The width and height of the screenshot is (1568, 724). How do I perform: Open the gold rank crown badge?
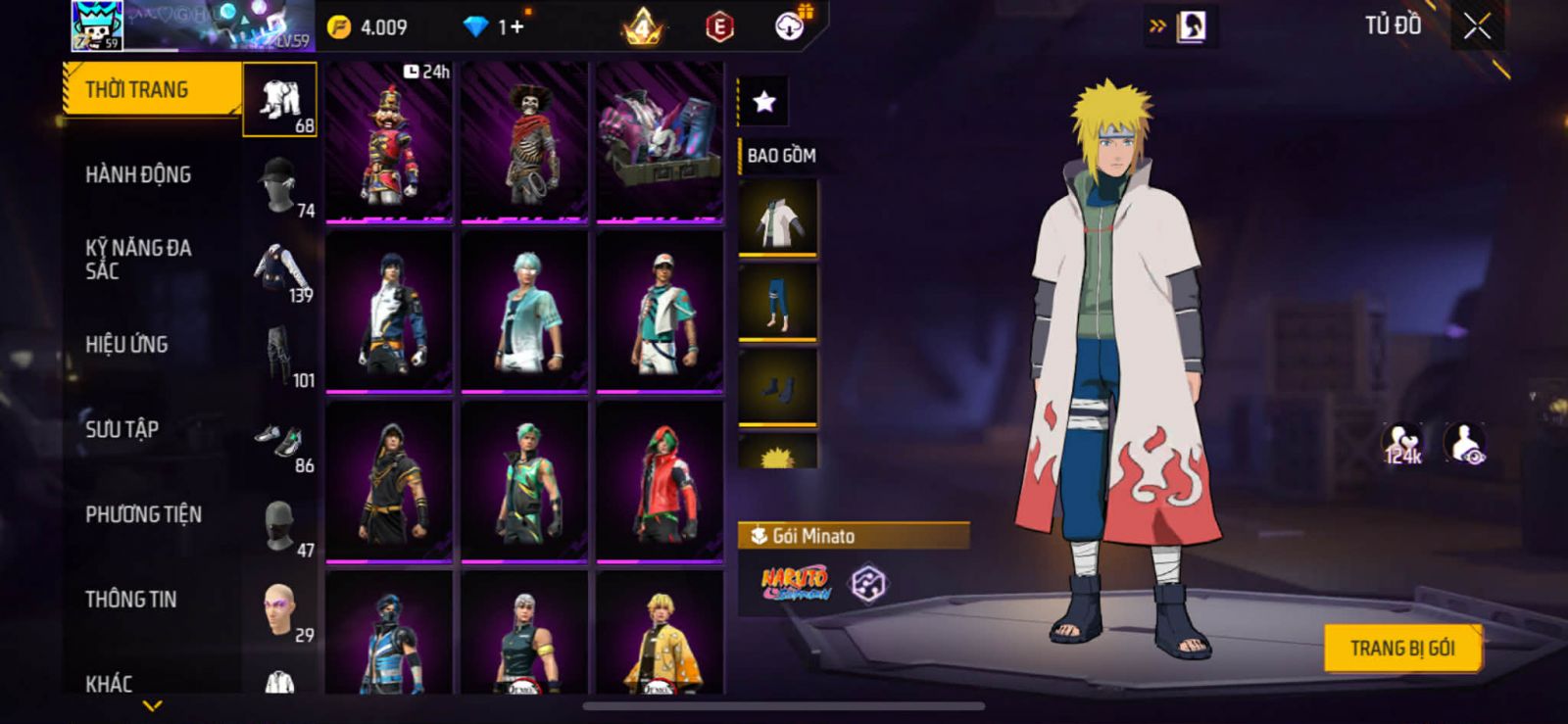point(643,26)
